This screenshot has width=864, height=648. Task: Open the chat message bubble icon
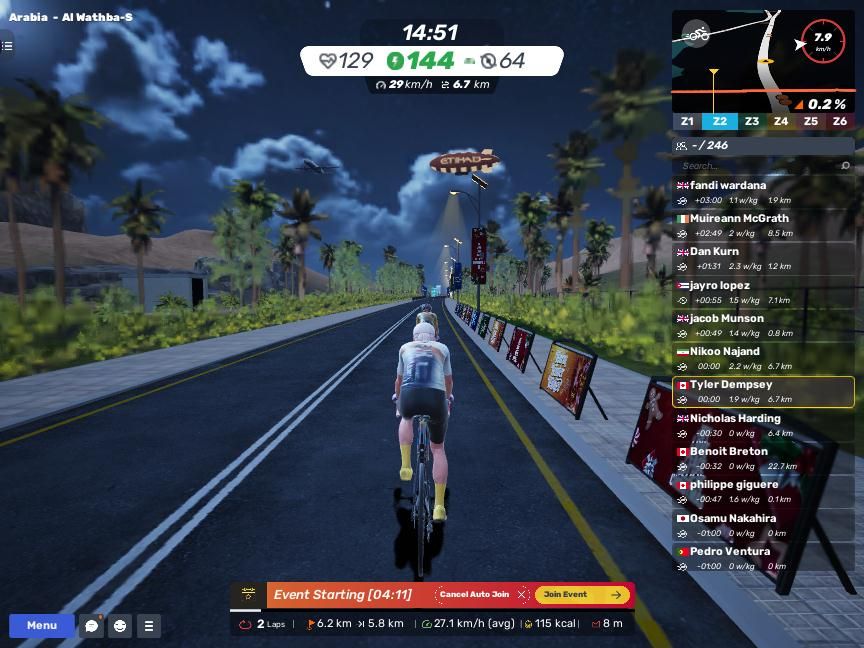[x=91, y=626]
